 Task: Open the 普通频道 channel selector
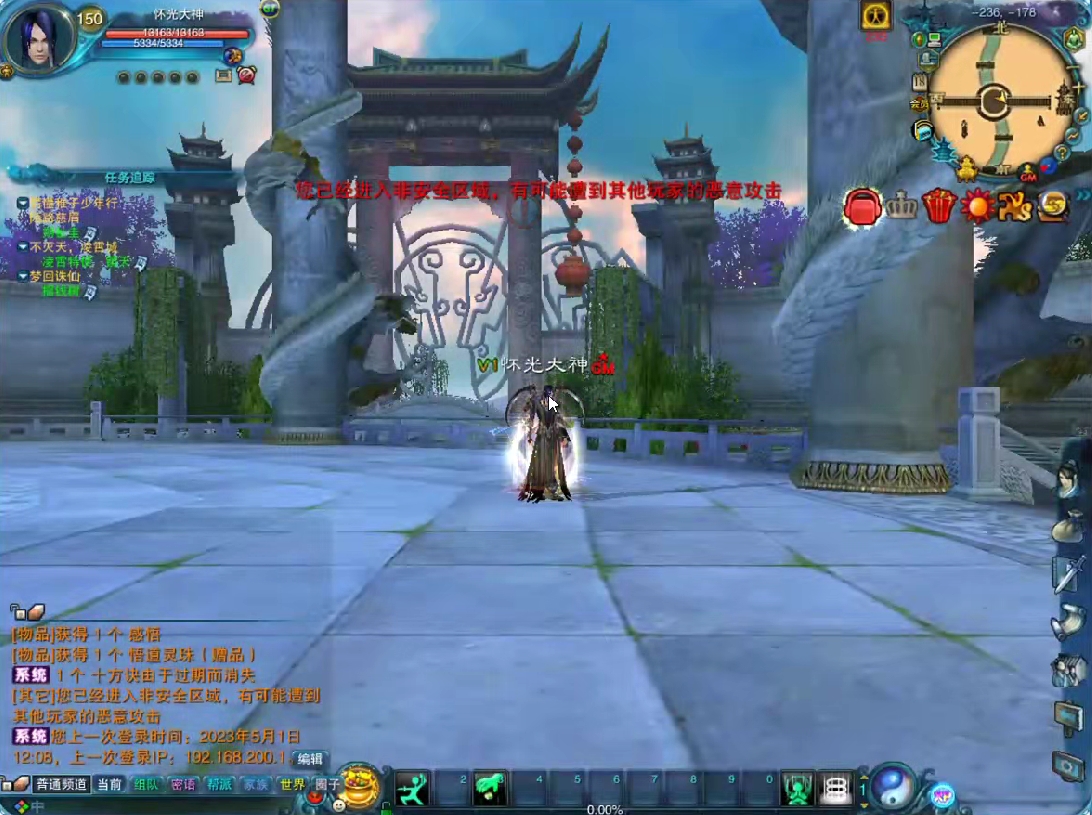coord(60,785)
